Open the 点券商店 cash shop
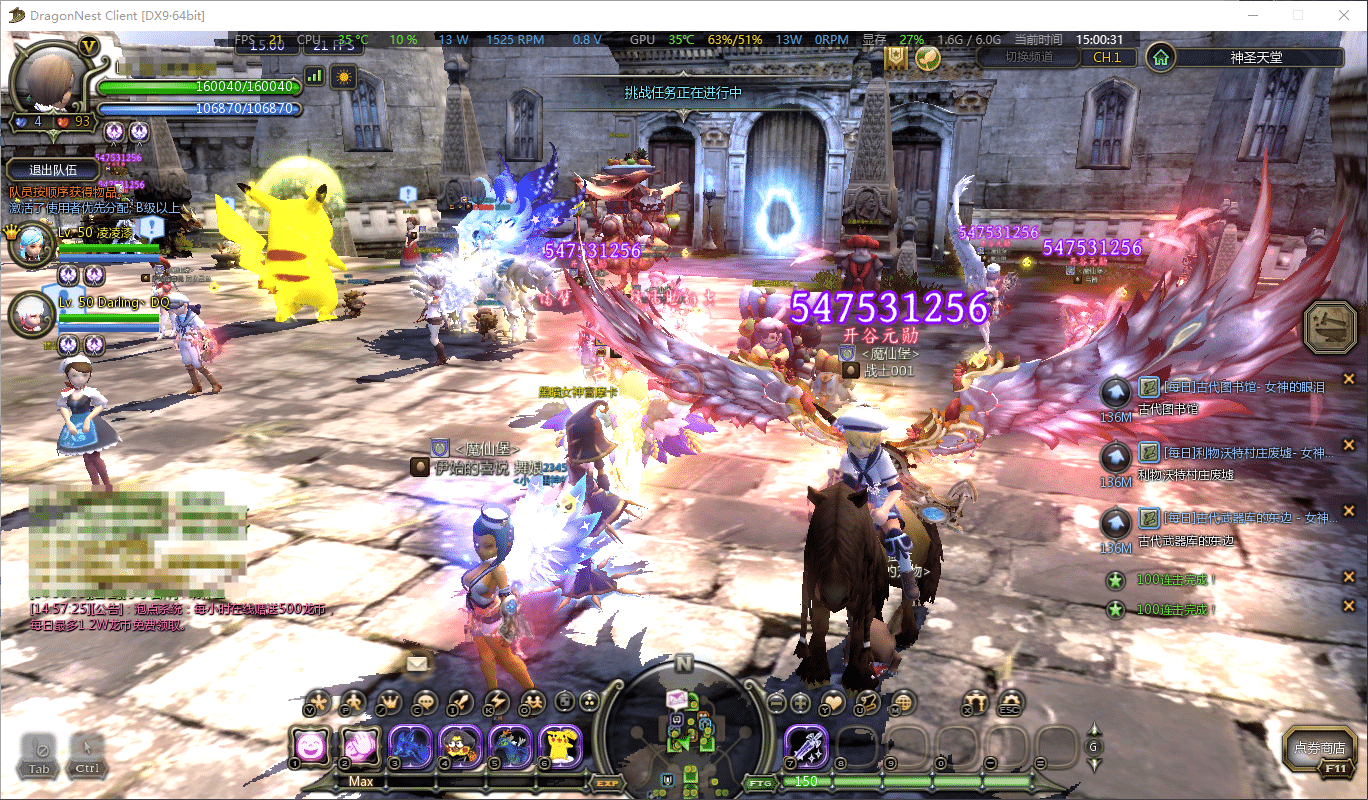Viewport: 1368px width, 800px height. [1320, 748]
